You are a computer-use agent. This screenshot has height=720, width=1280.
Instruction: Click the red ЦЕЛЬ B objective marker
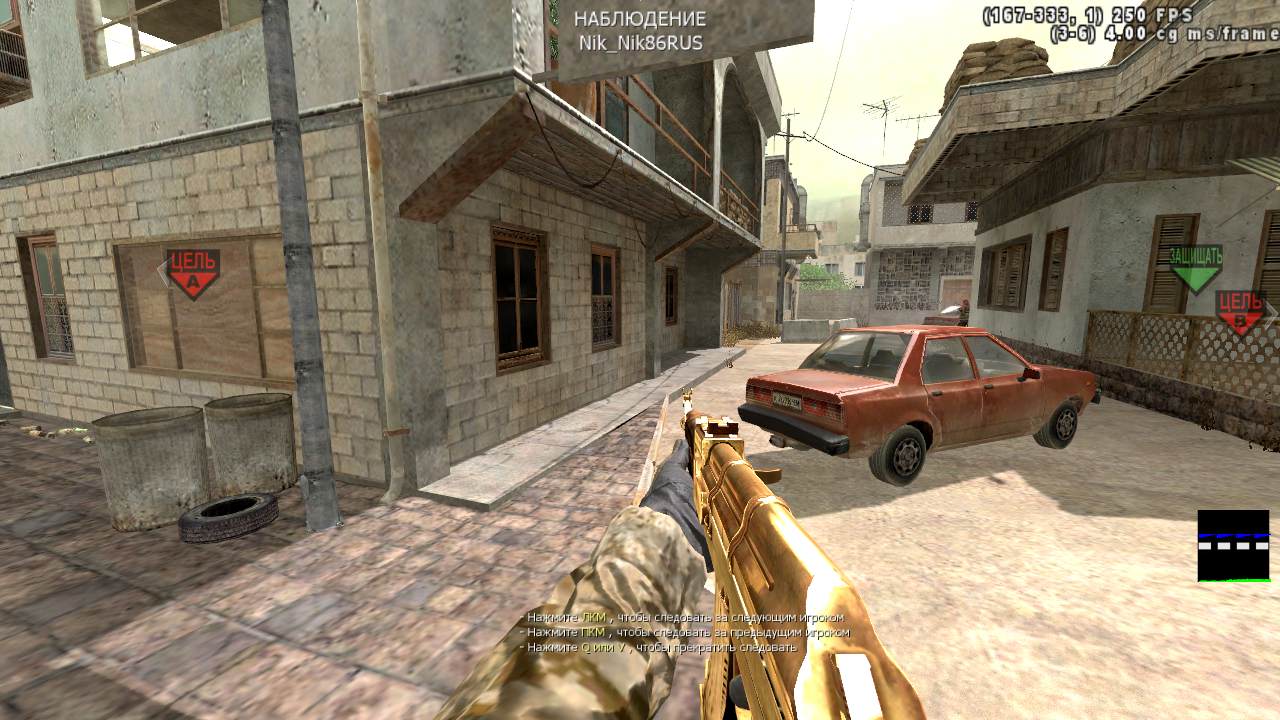[x=1242, y=311]
